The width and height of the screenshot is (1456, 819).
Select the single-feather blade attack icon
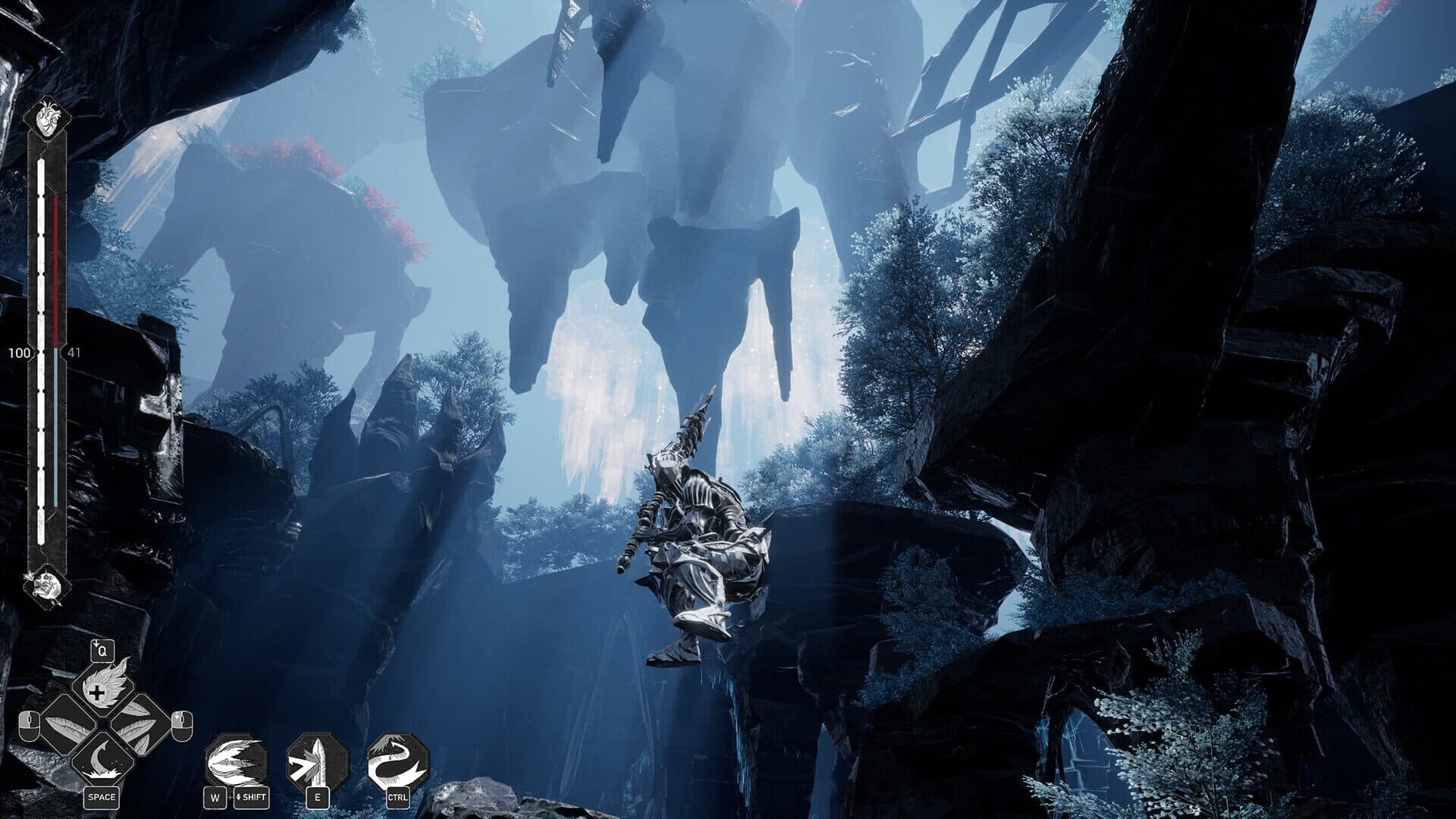pos(68,727)
